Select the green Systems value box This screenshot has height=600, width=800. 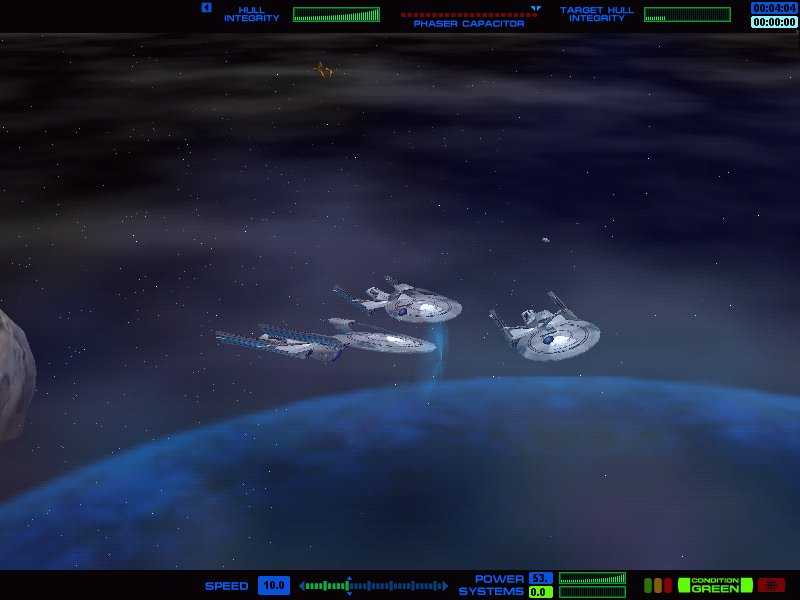pyautogui.click(x=541, y=592)
